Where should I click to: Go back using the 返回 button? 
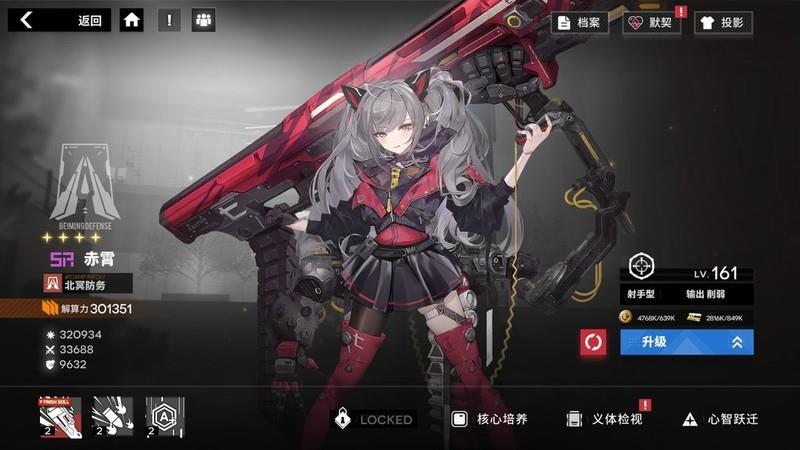point(62,20)
